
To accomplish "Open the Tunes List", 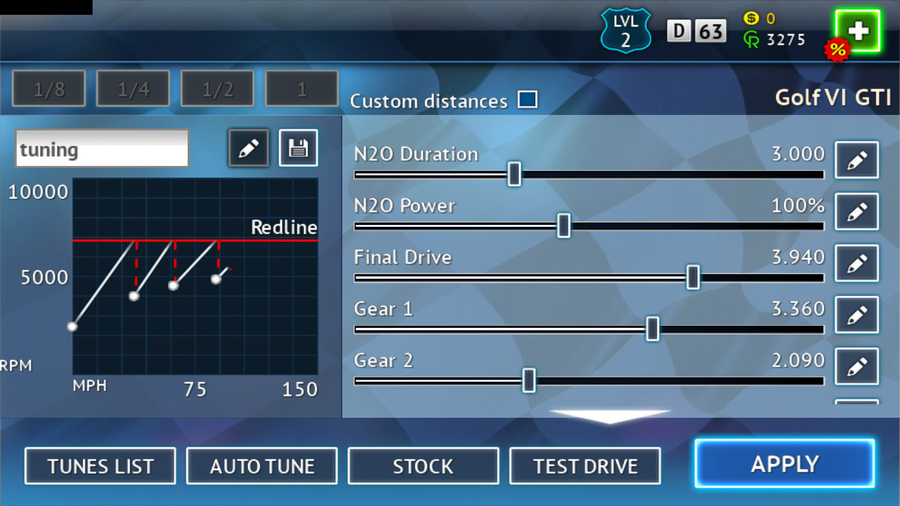I will (x=100, y=466).
